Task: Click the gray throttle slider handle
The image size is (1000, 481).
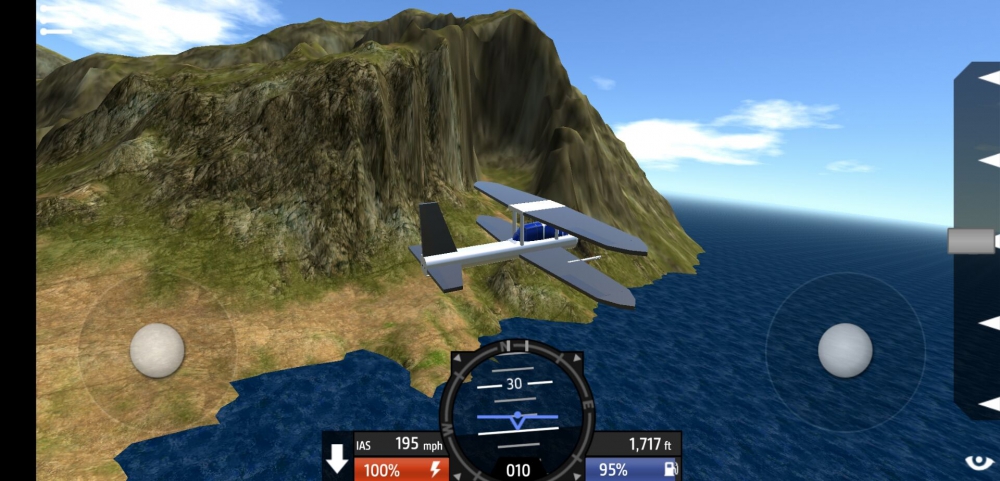Action: click(x=971, y=241)
